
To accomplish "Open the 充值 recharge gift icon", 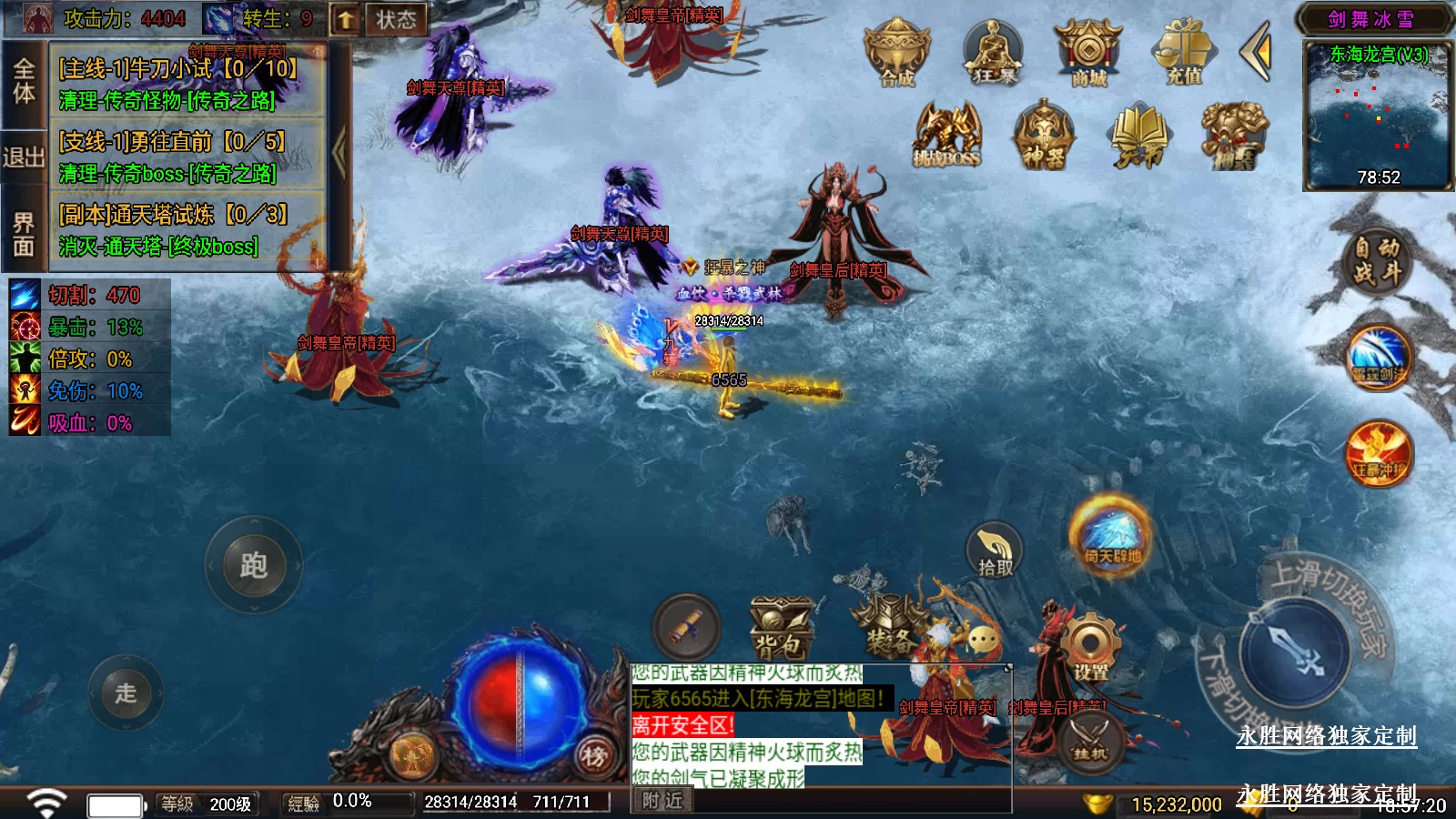I will coord(1184,54).
